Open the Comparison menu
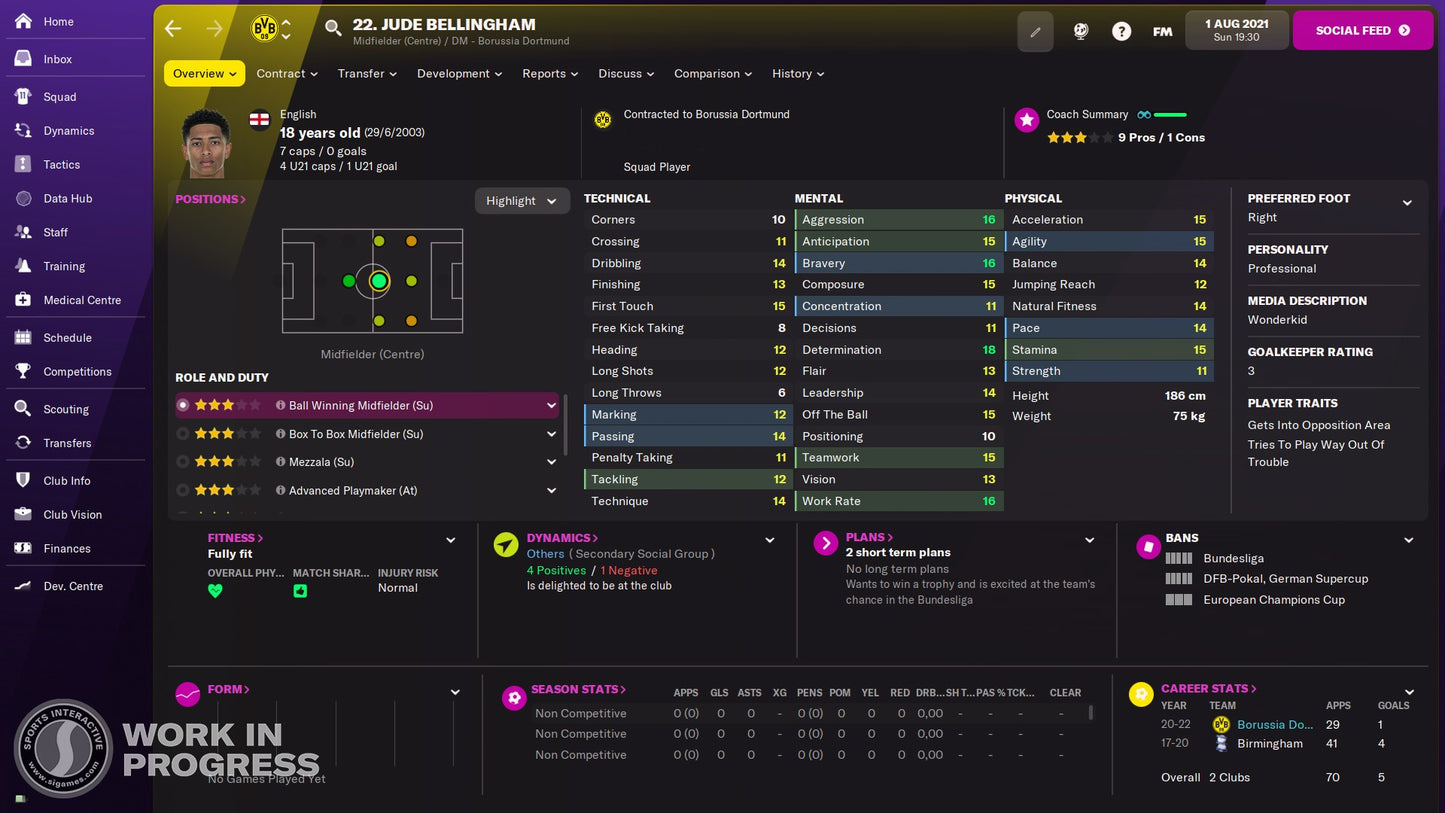This screenshot has height=813, width=1445. [x=712, y=73]
